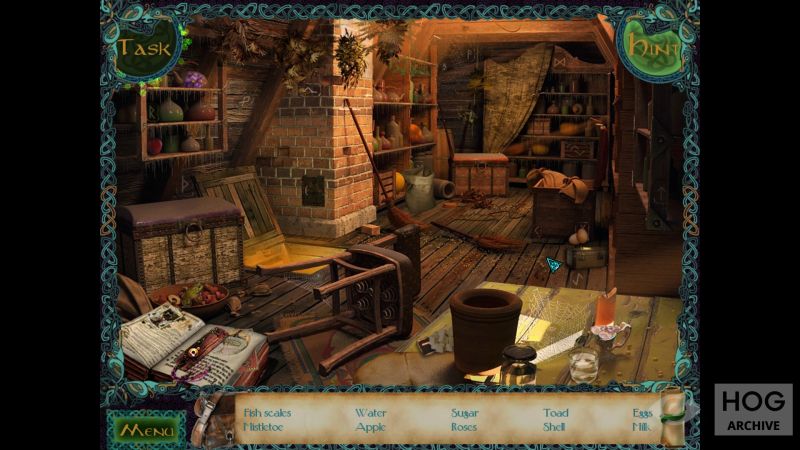
Task: Choose the Water list entry
Action: (370, 413)
